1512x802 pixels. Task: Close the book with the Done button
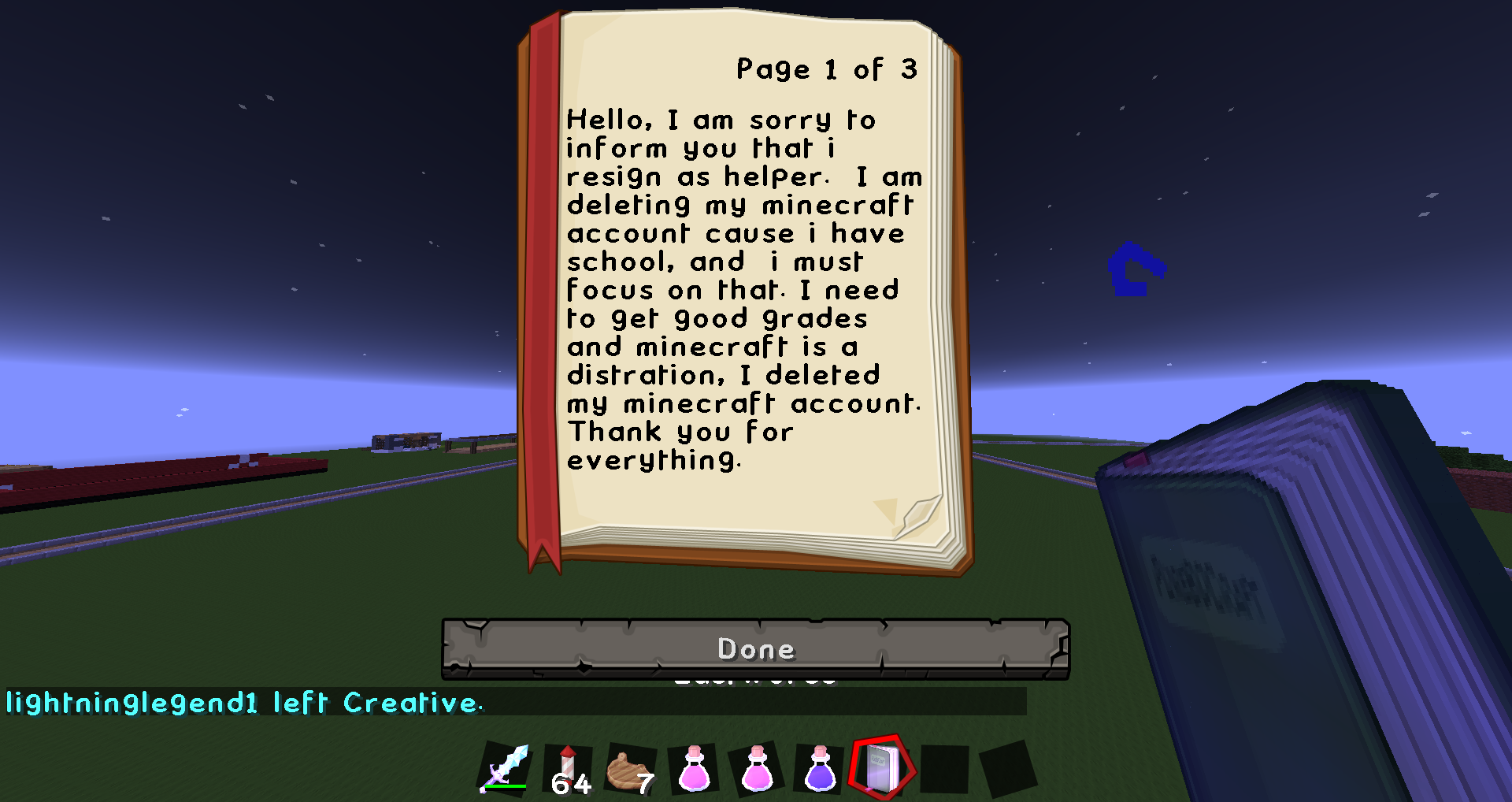click(755, 648)
